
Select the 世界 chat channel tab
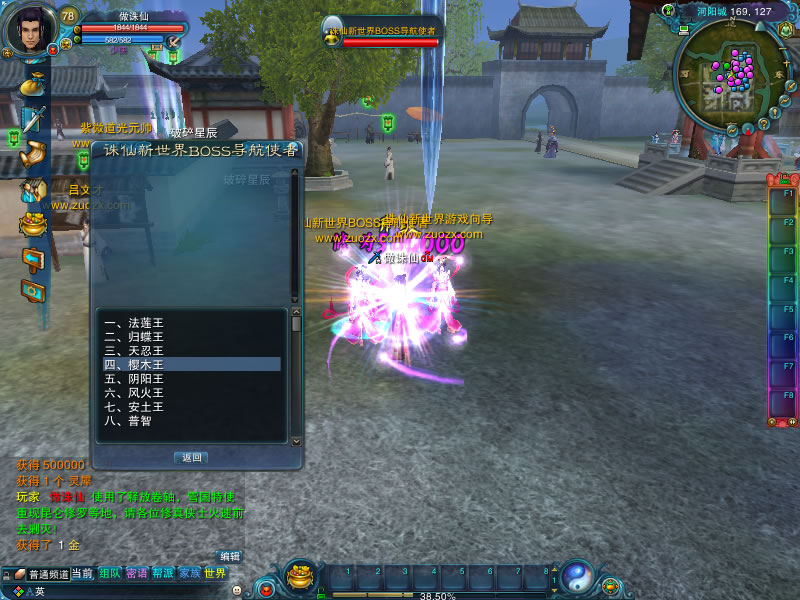click(x=215, y=573)
